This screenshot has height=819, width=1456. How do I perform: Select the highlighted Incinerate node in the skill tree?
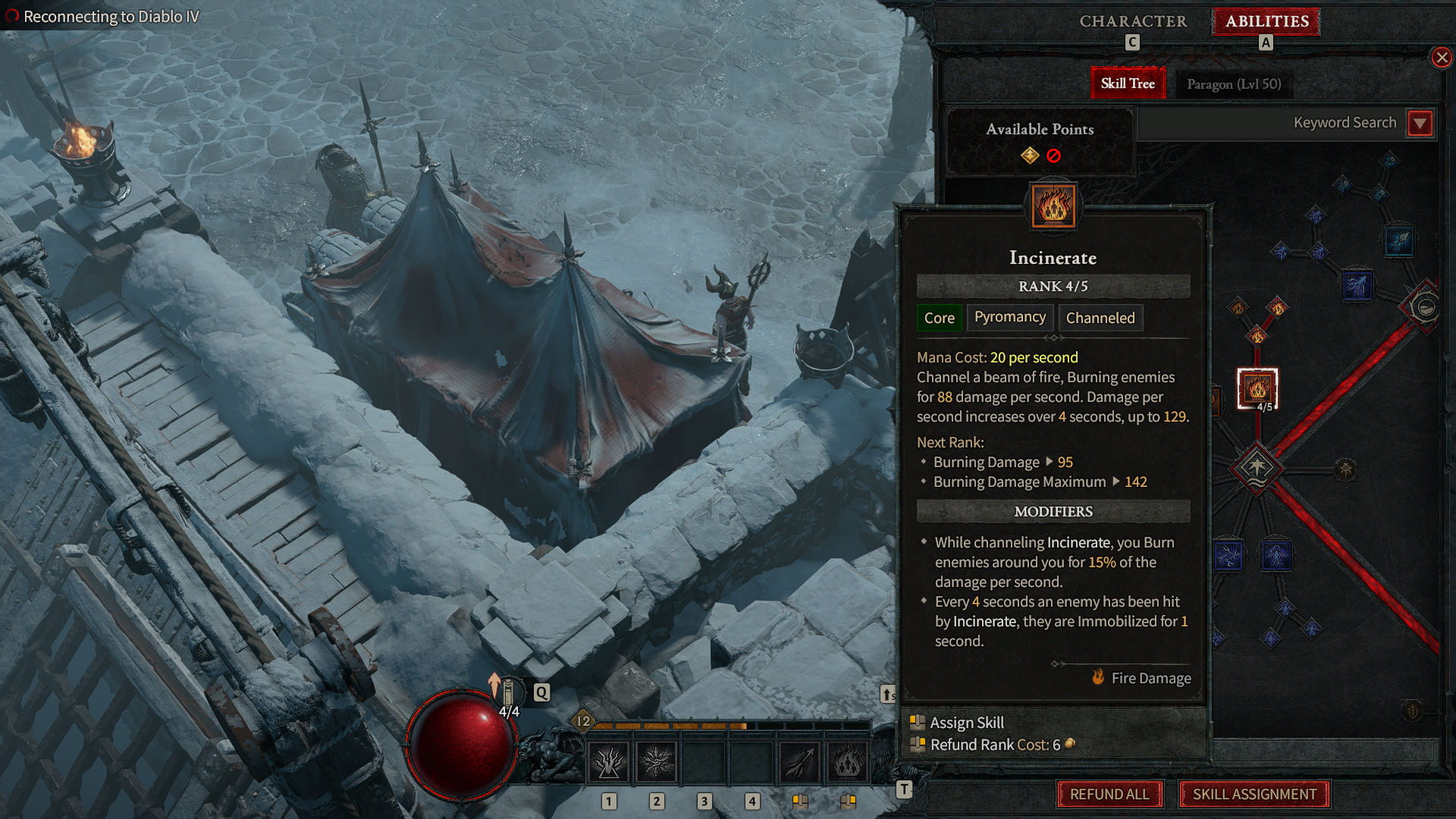tap(1256, 388)
